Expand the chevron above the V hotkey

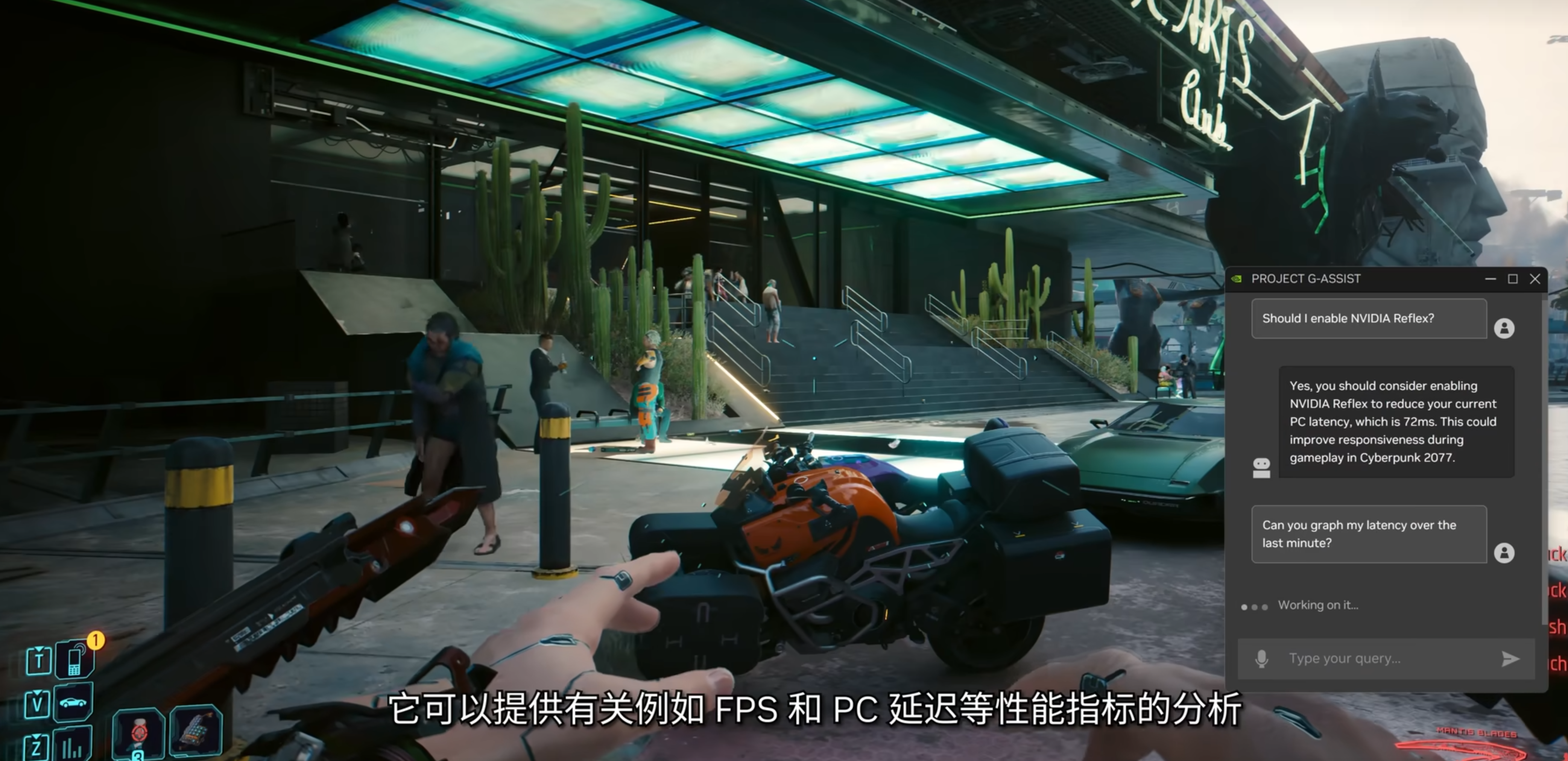[x=38, y=692]
